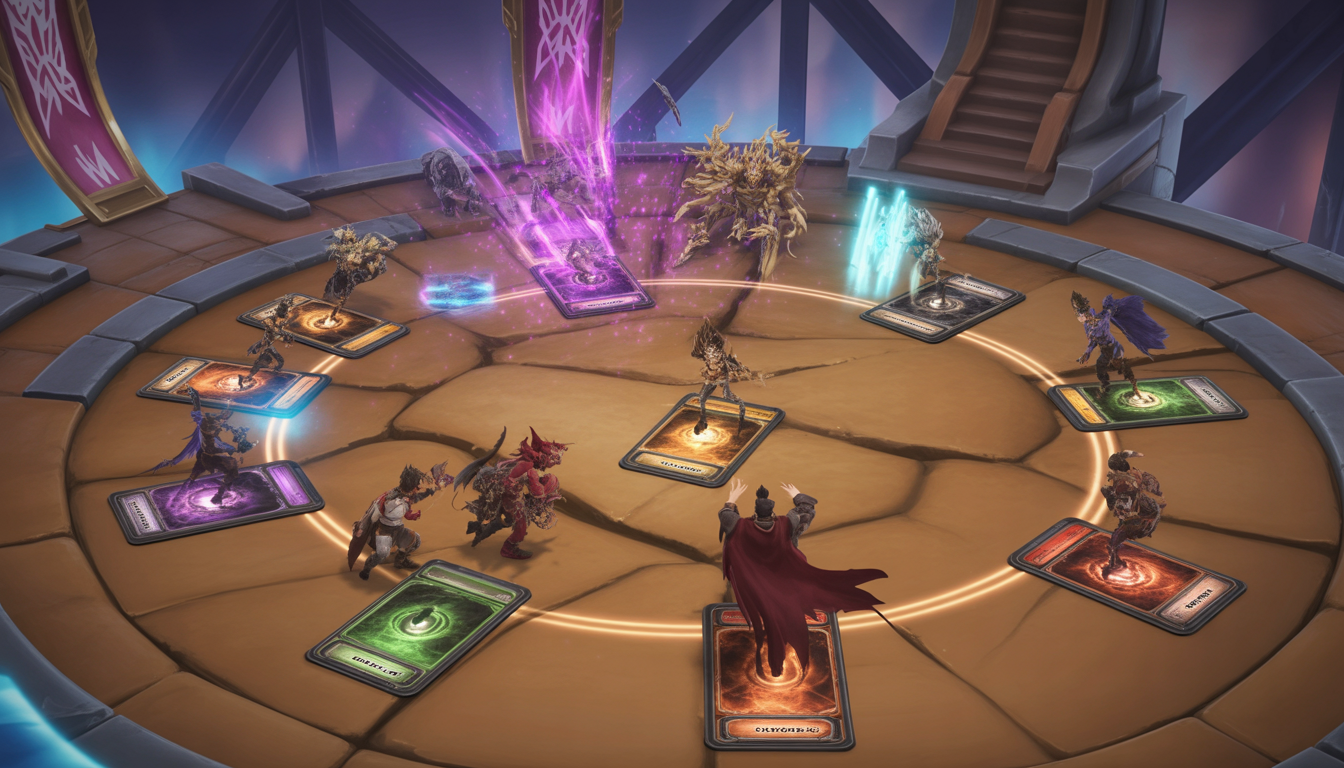Select the empty green vortex card
Screen dimensions: 1344x768
click(418, 626)
